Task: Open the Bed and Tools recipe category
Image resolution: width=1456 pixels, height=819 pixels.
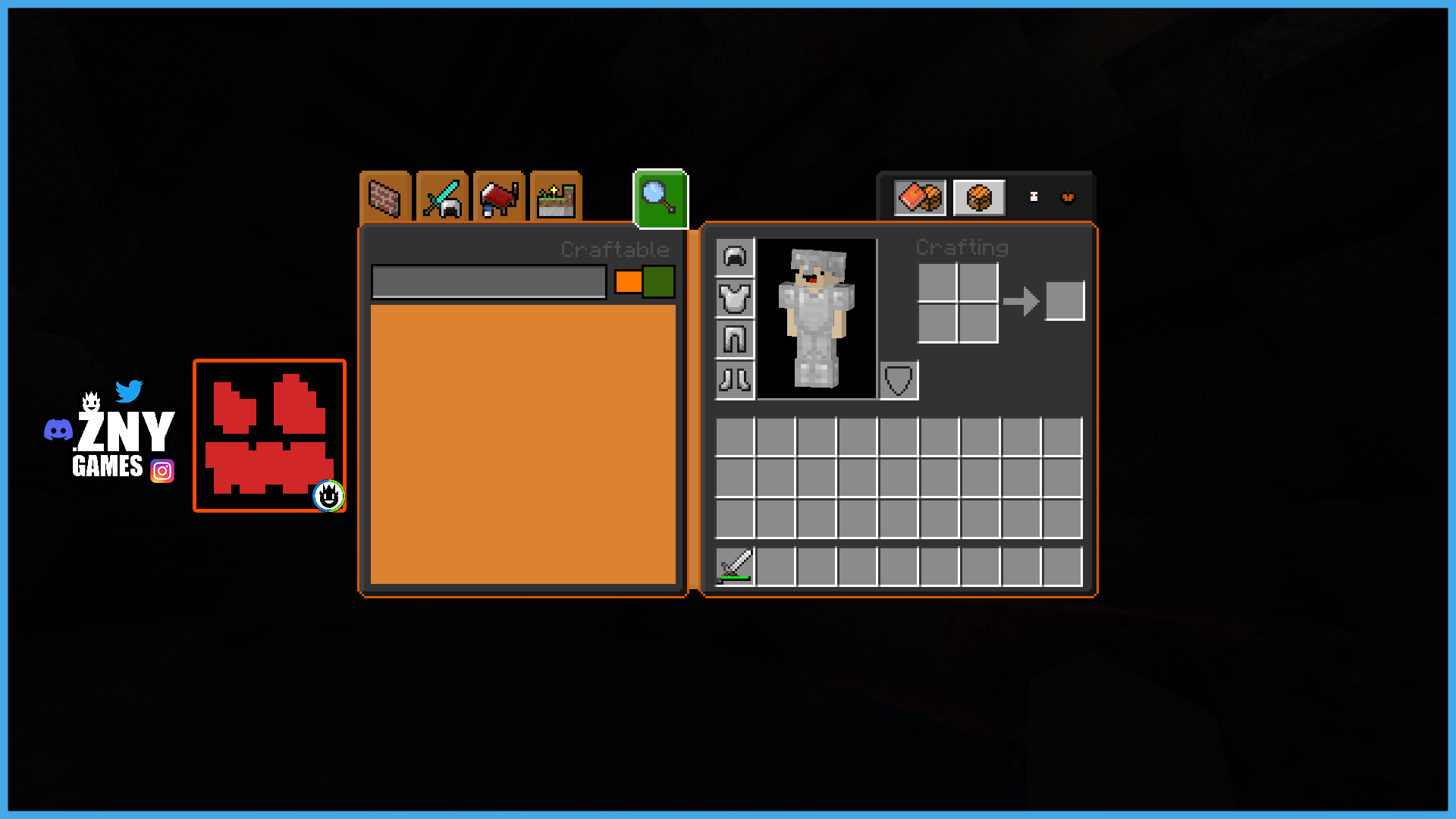Action: 498,198
